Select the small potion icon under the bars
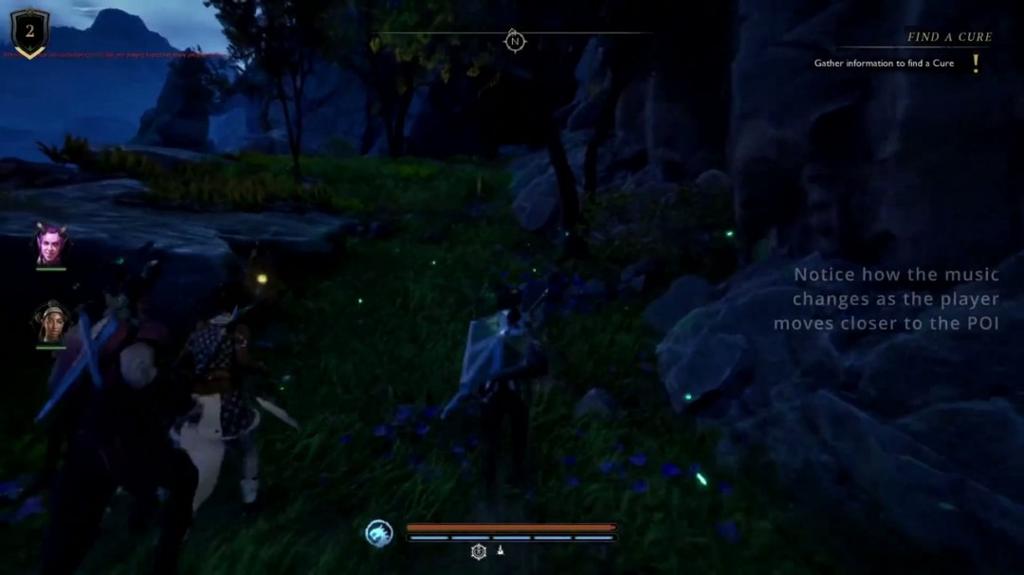 500,551
